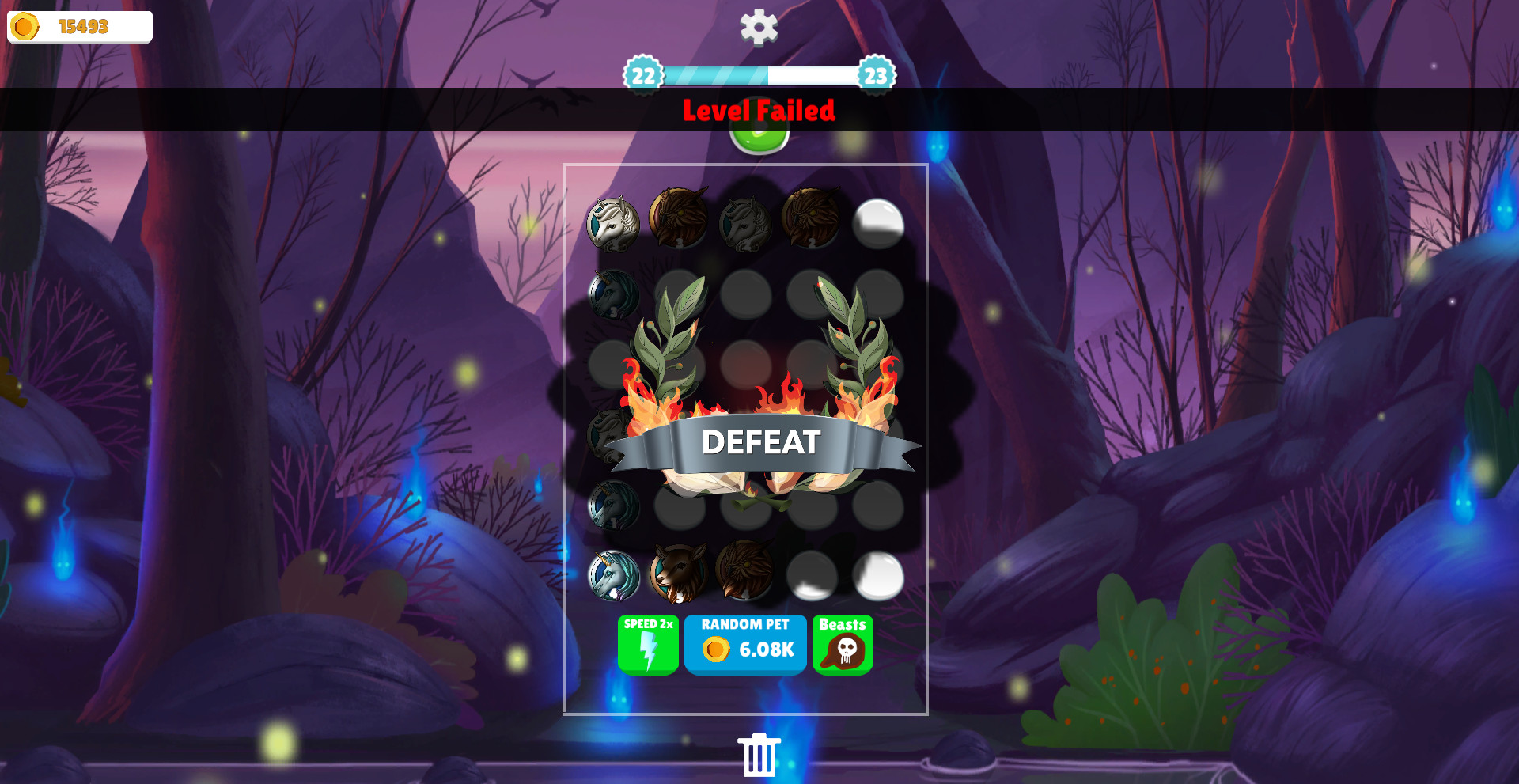Open the settings gear at the top
1519x784 pixels.
(x=758, y=26)
